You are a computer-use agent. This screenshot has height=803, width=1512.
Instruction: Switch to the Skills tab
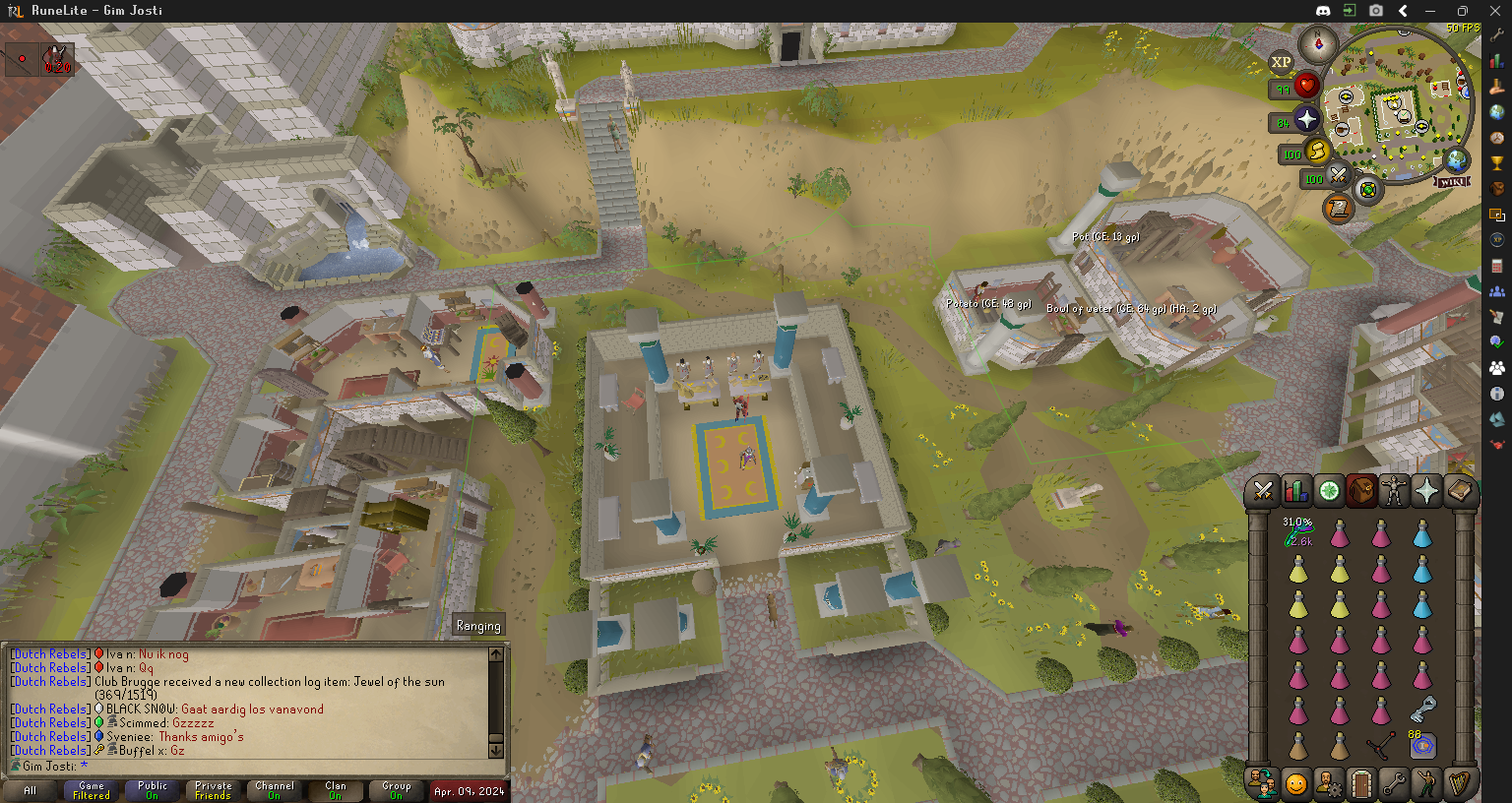(x=1296, y=490)
